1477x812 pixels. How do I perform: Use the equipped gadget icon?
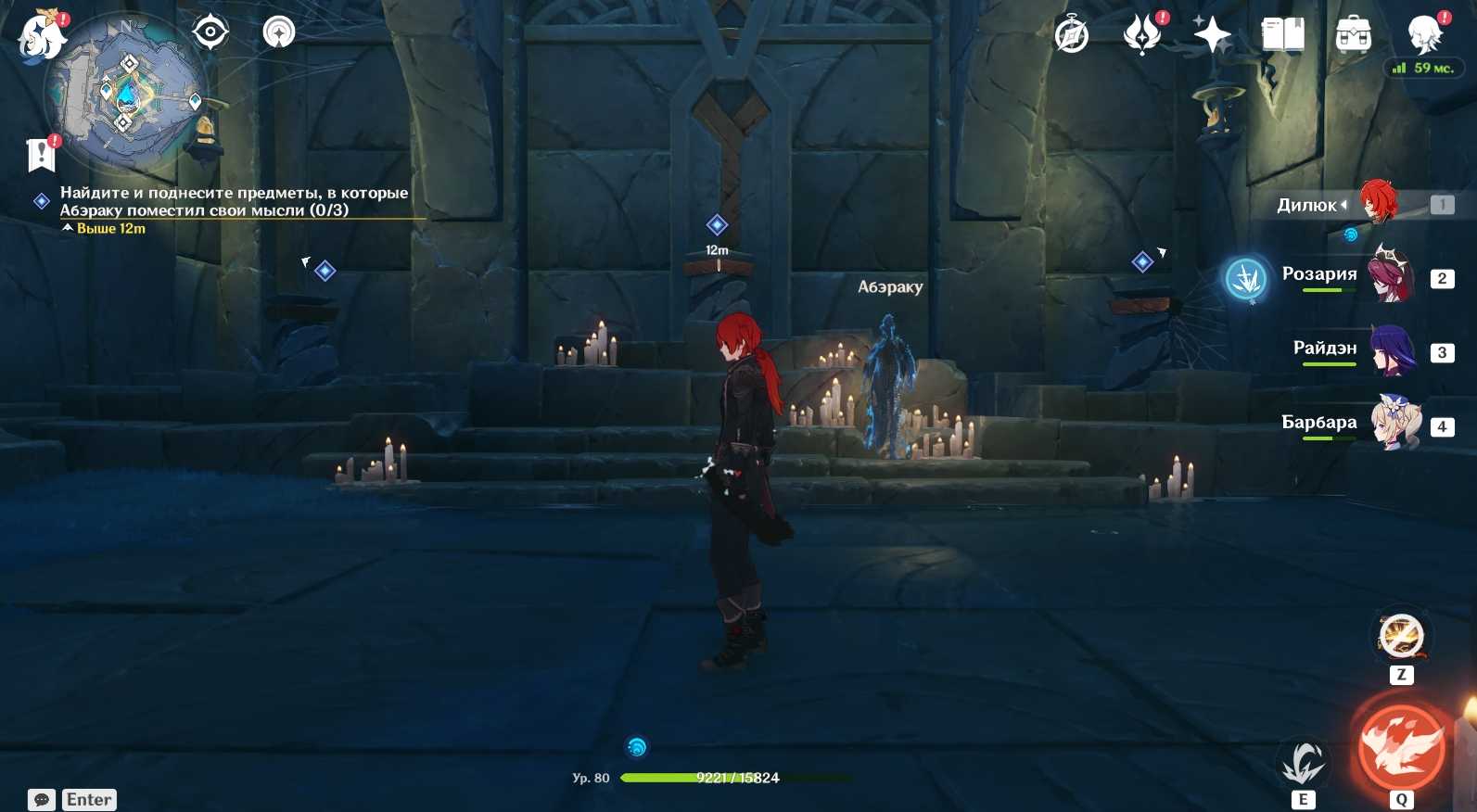(x=1401, y=637)
